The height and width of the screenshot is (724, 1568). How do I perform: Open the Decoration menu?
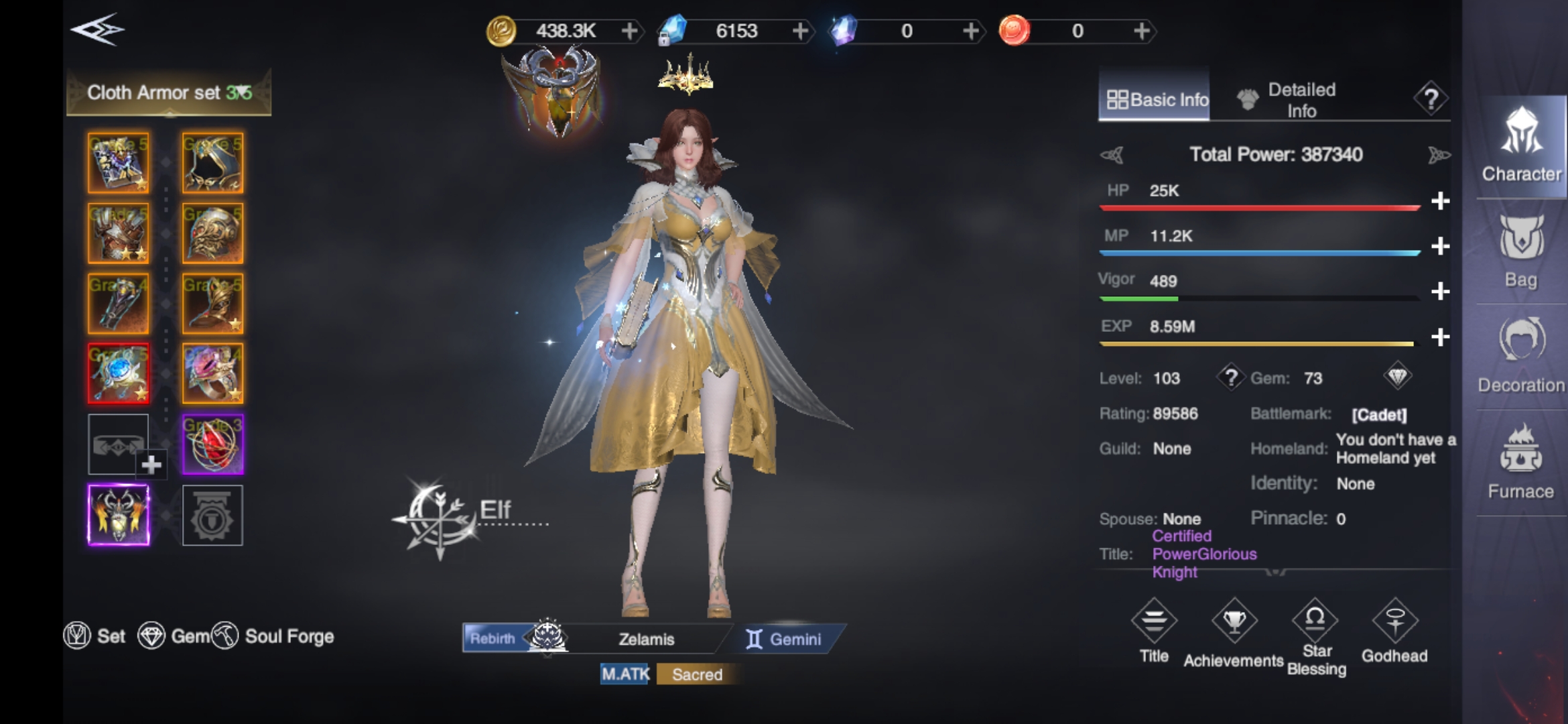click(x=1520, y=357)
